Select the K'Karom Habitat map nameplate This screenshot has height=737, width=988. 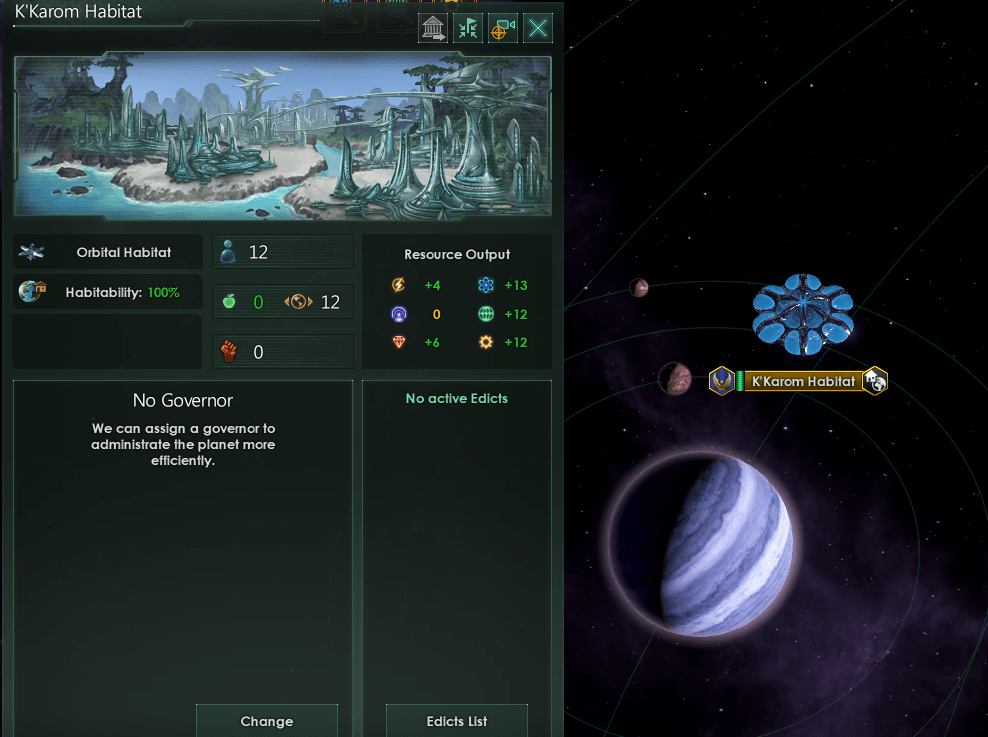[803, 381]
